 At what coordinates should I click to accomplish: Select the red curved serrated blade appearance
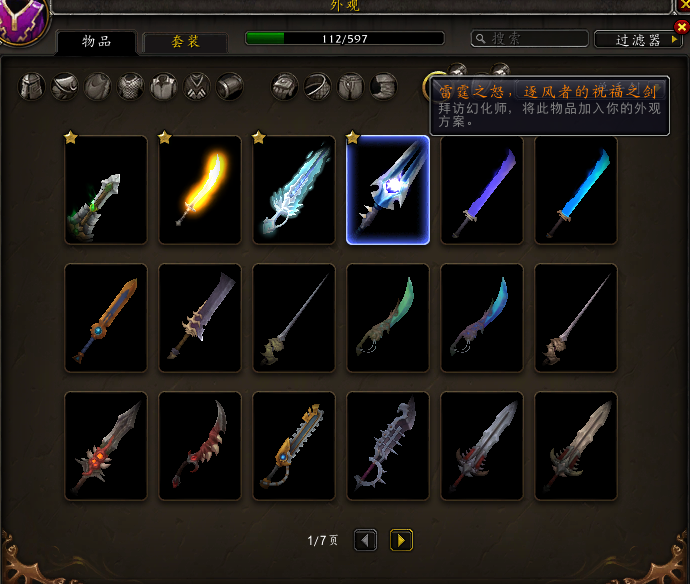[200, 446]
